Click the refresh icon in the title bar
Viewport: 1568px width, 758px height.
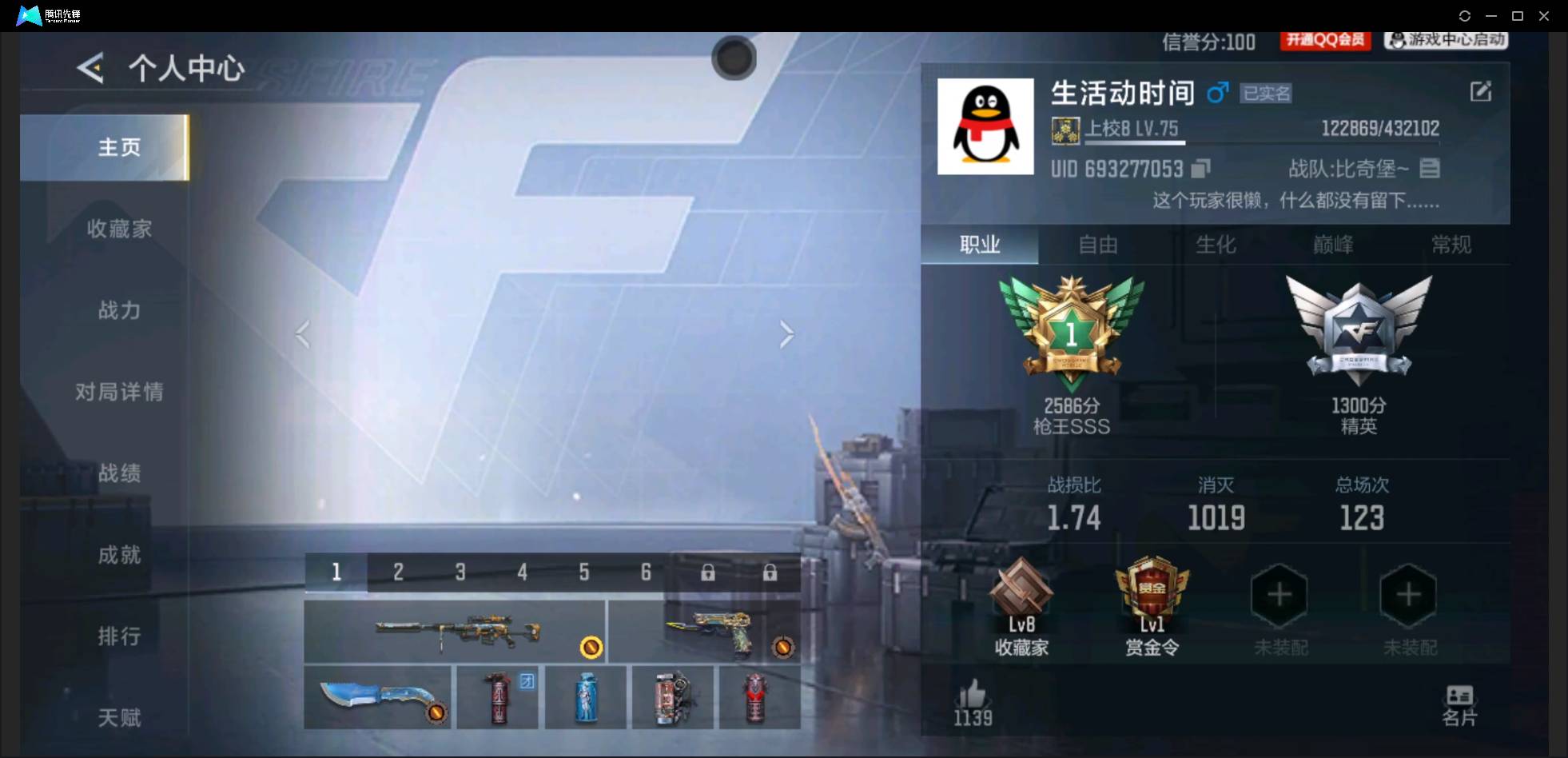(x=1465, y=15)
